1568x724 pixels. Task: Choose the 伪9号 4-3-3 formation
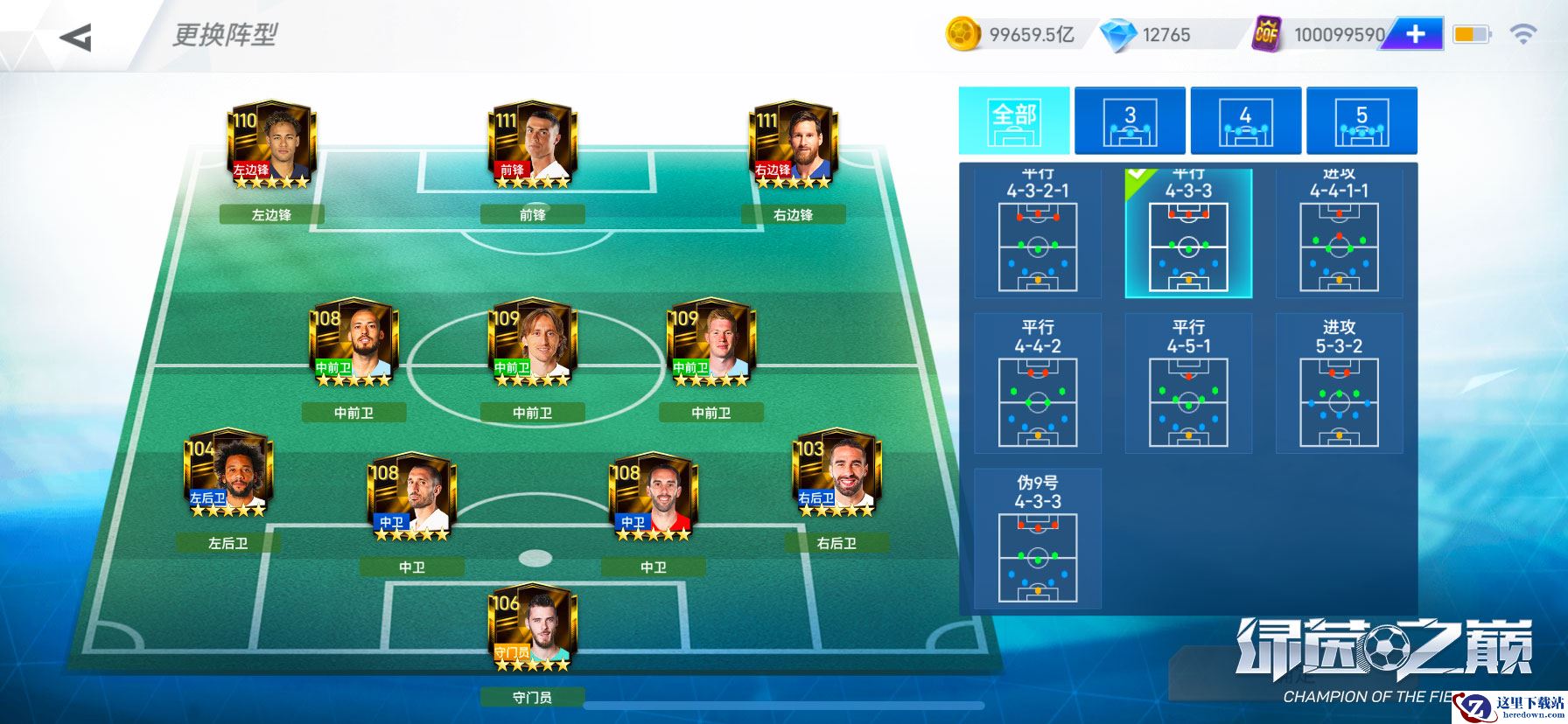[1038, 538]
